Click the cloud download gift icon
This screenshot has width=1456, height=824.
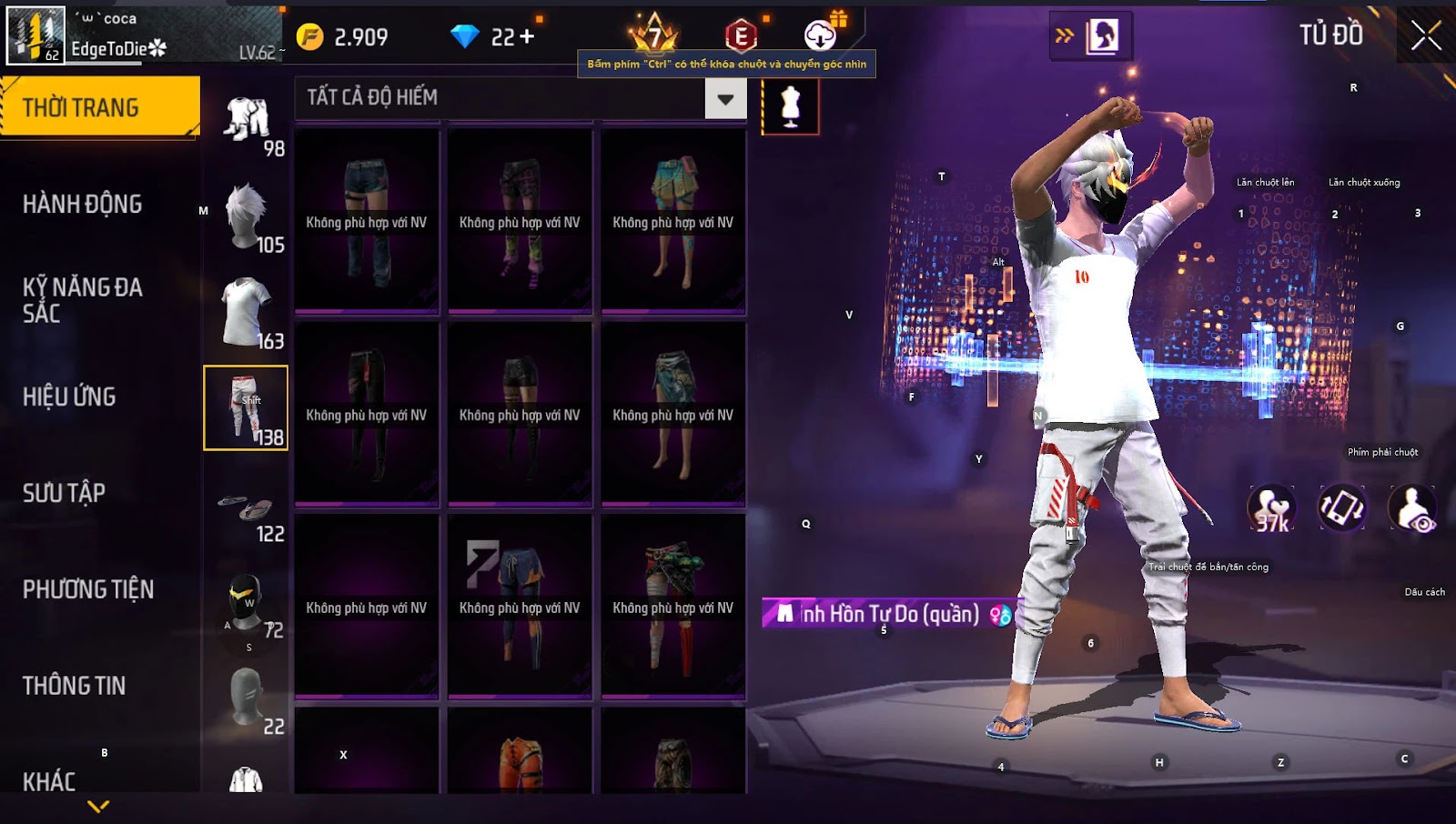(821, 35)
